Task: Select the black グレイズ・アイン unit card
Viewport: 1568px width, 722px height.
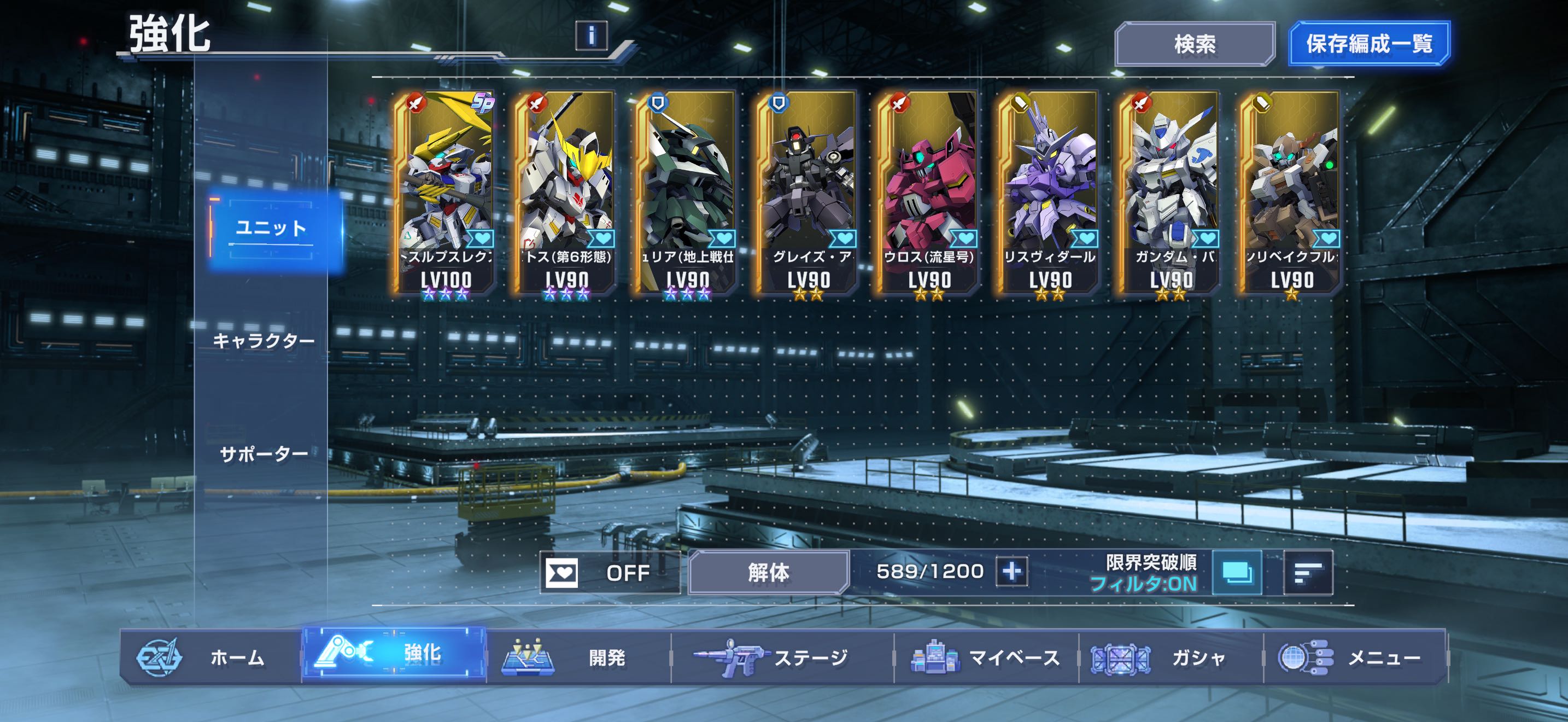Action: (x=809, y=192)
